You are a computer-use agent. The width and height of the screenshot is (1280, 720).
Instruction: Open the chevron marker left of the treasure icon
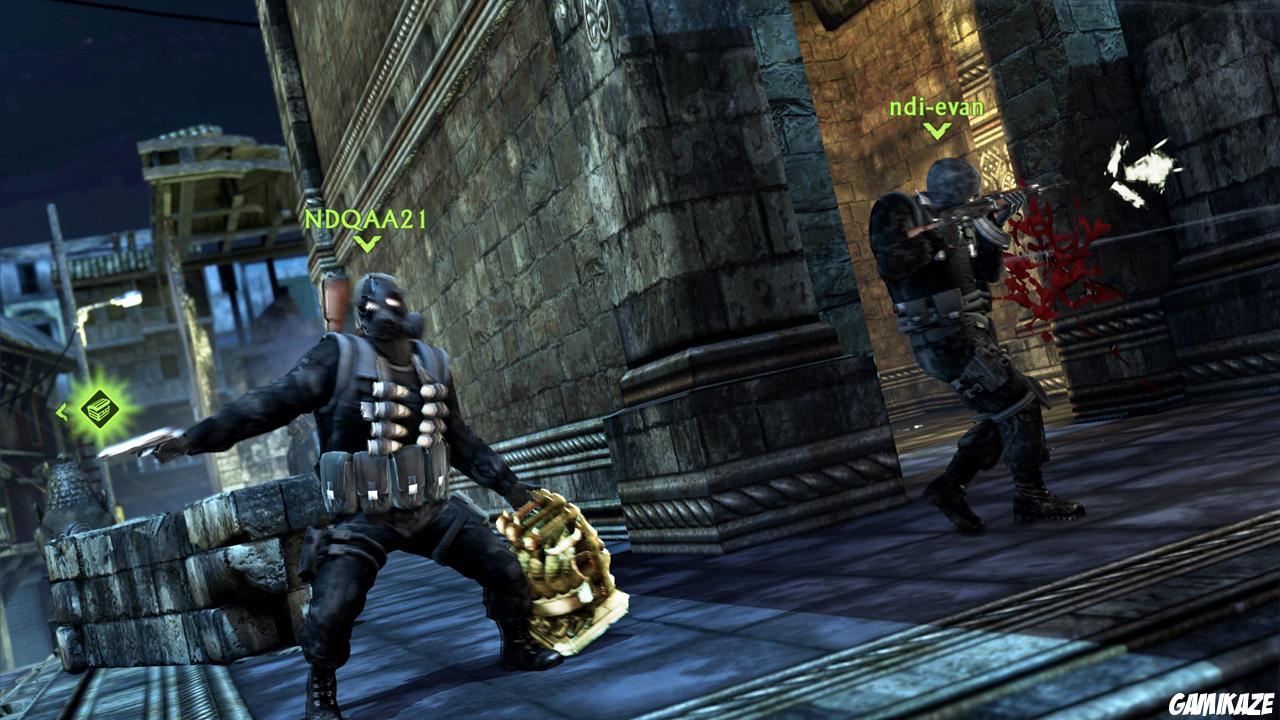click(64, 412)
